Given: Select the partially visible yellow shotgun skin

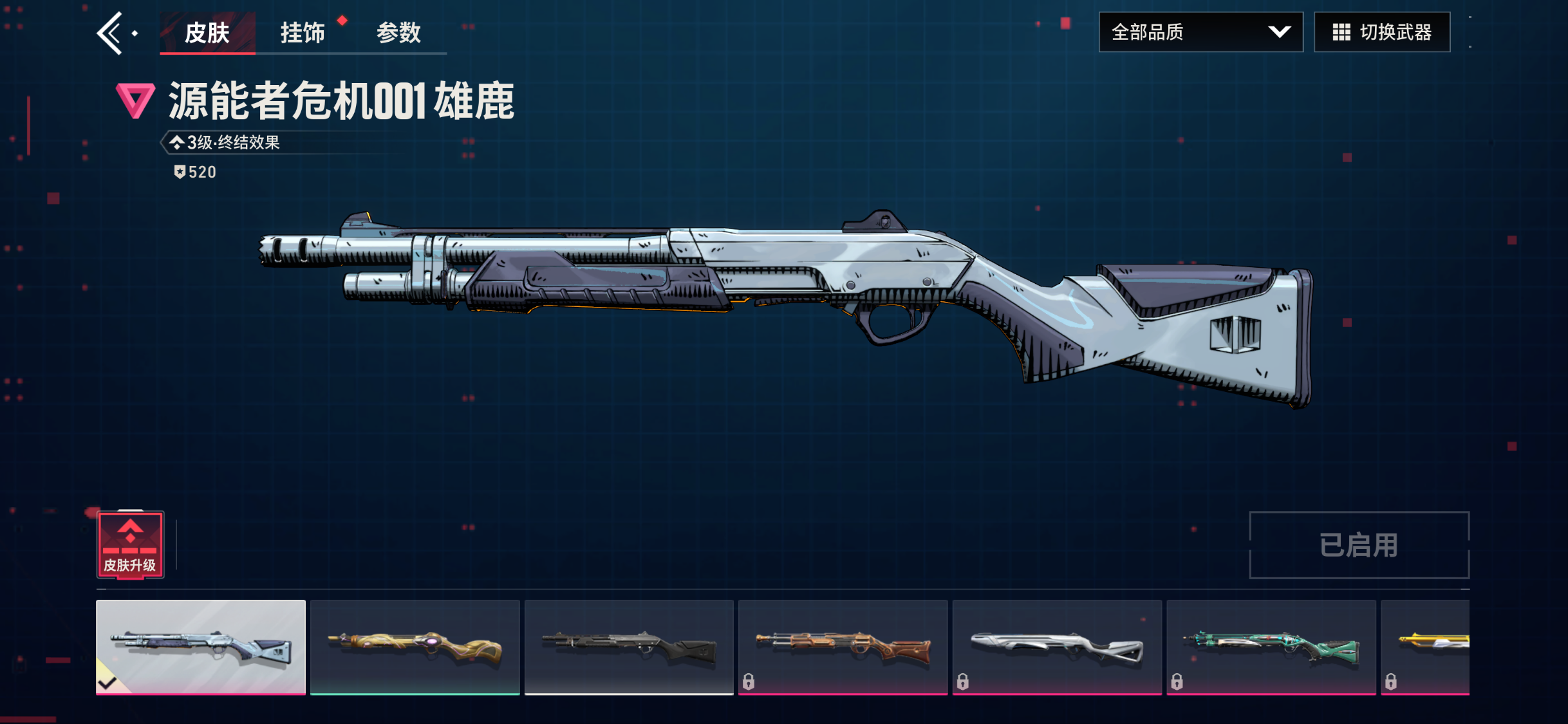Looking at the screenshot, I should [1425, 647].
